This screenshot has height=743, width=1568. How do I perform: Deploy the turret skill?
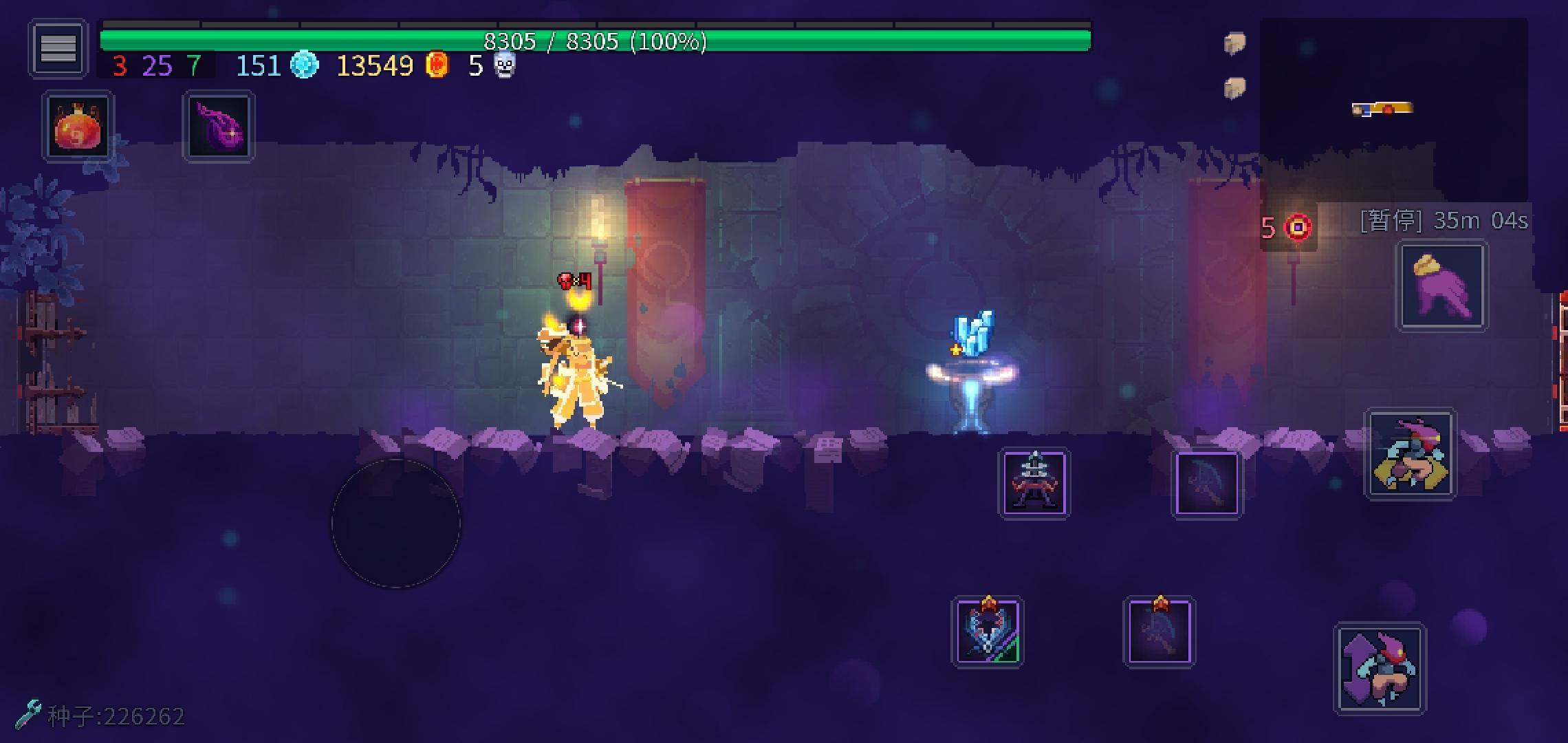[x=1034, y=483]
